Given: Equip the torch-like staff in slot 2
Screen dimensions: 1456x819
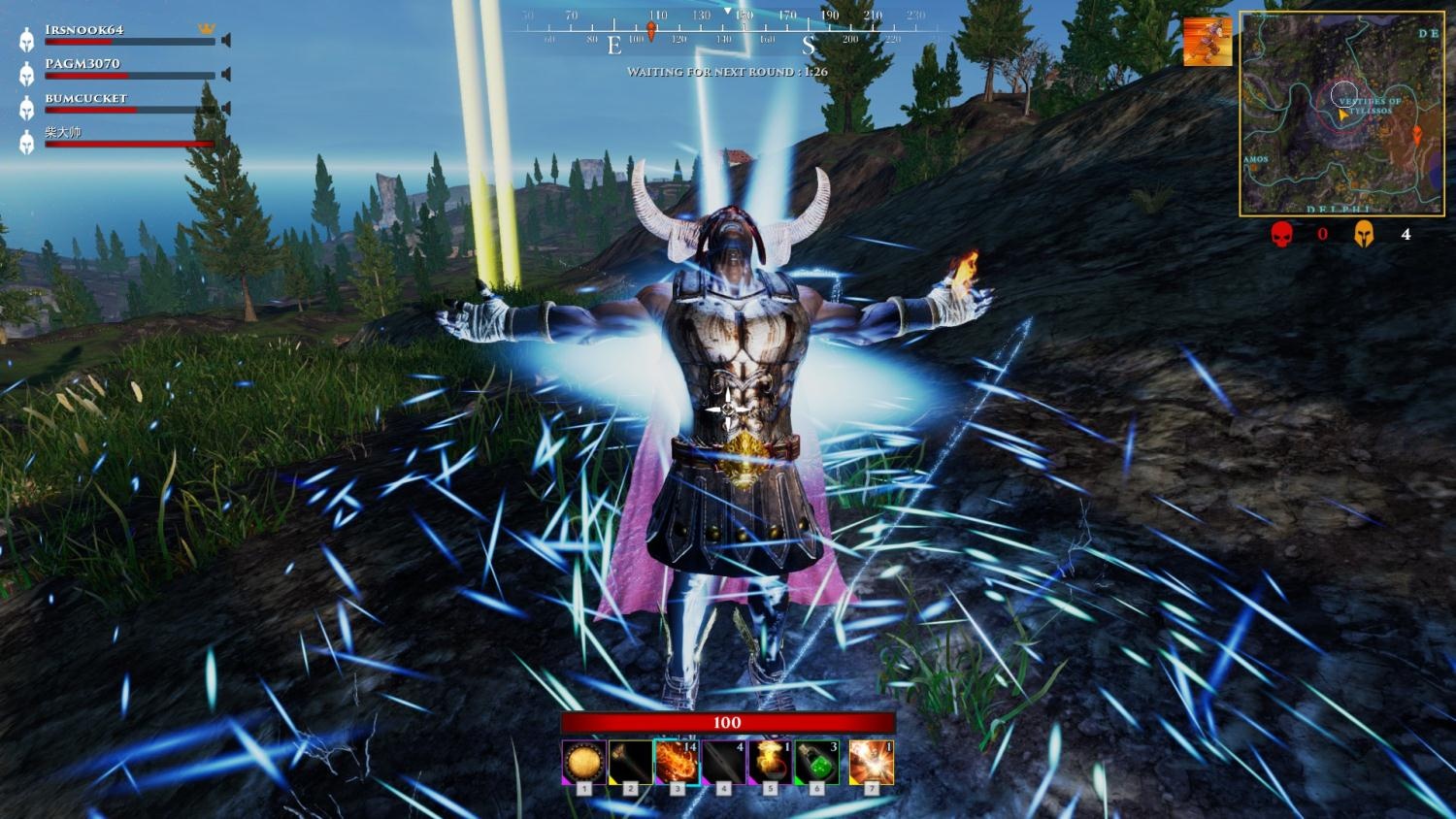Looking at the screenshot, I should (x=631, y=763).
